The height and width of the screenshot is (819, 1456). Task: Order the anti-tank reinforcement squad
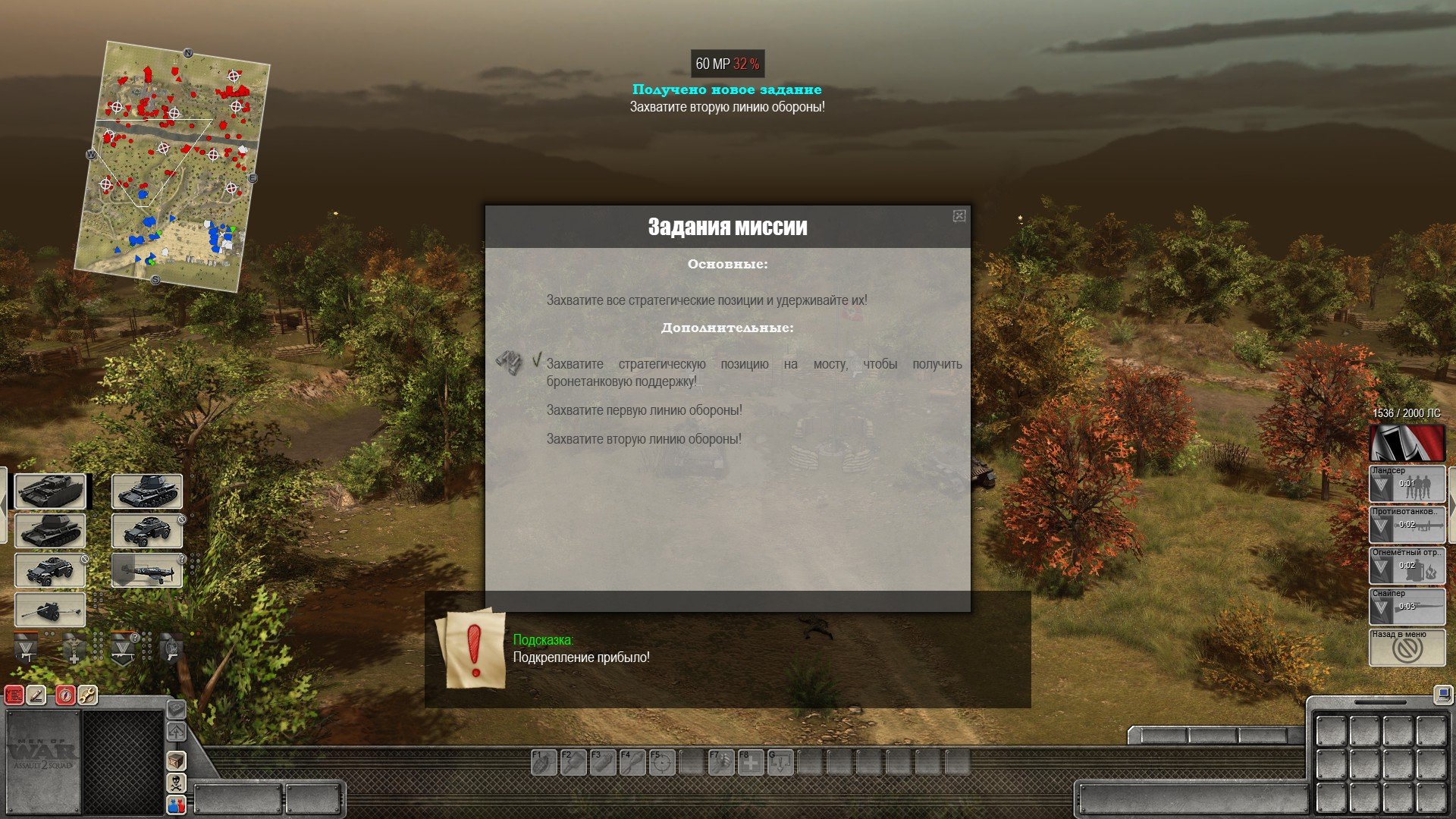click(1407, 526)
